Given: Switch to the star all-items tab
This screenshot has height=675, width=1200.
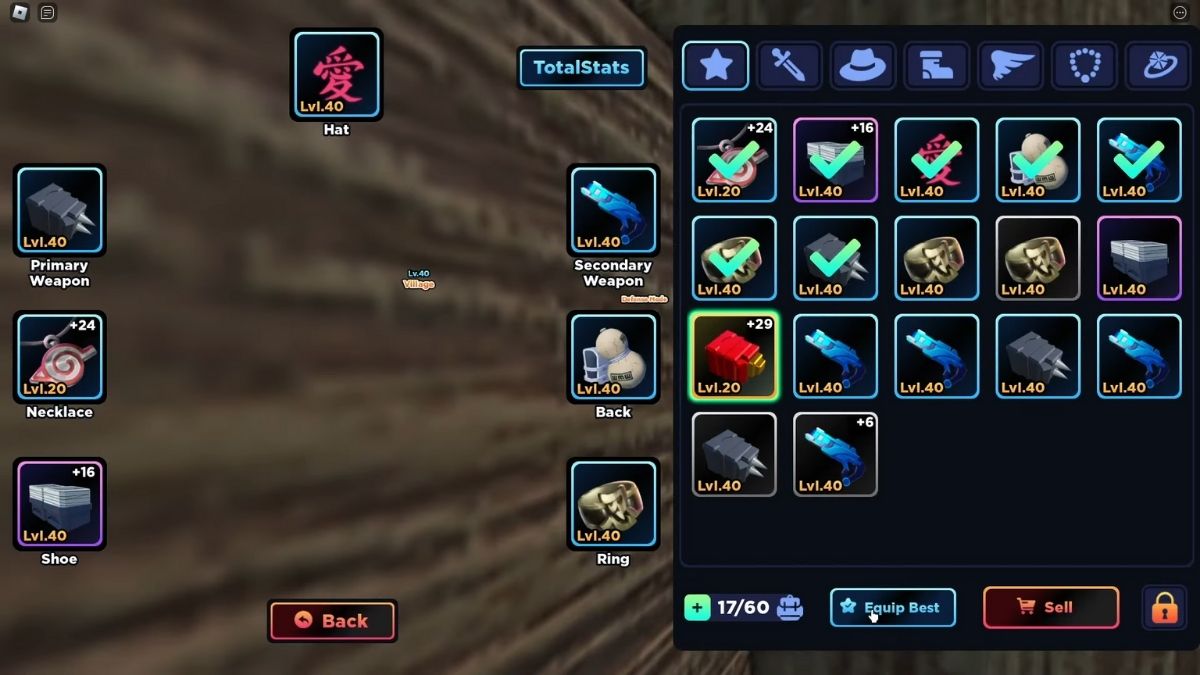Looking at the screenshot, I should pyautogui.click(x=715, y=66).
